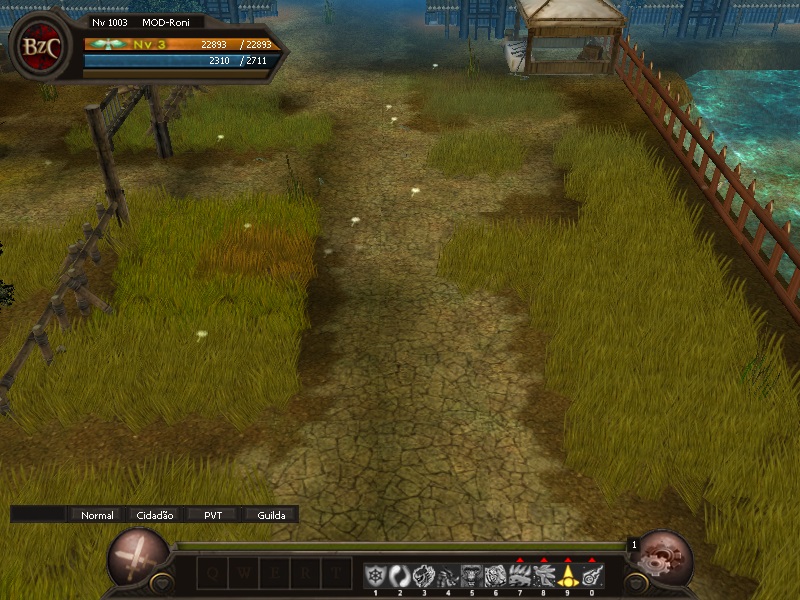Use the tiger face skill in slot 6
Screen dimensions: 800x600
495,575
